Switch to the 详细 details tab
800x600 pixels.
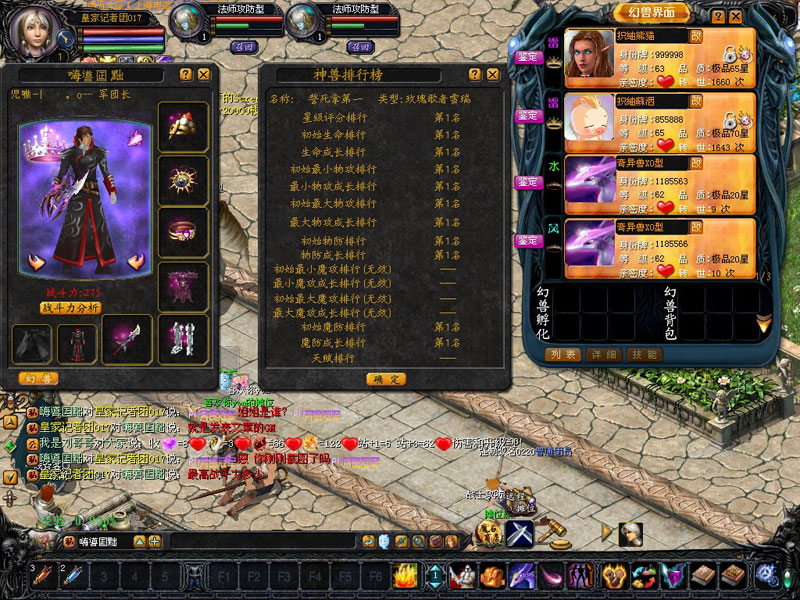[604, 354]
